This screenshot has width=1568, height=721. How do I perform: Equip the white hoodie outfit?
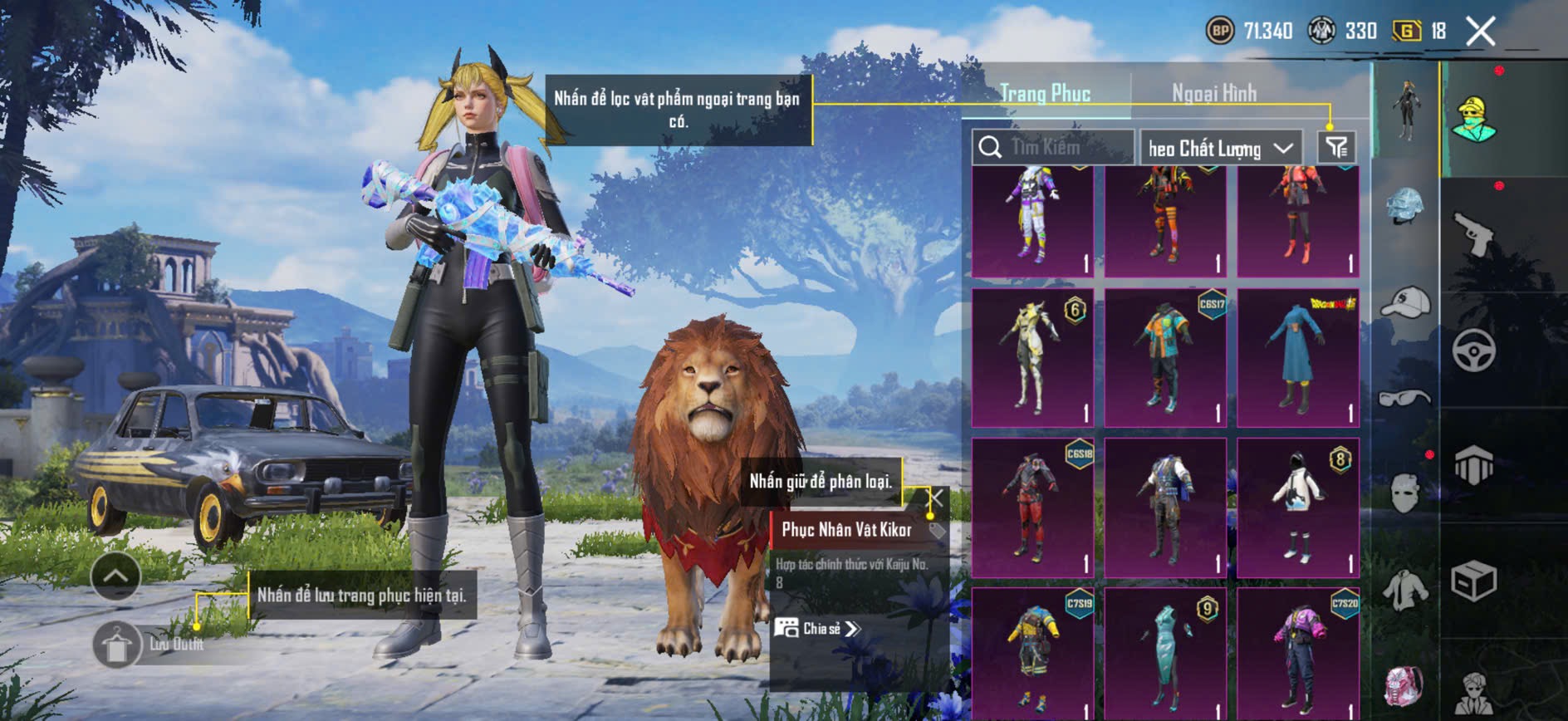[1297, 507]
